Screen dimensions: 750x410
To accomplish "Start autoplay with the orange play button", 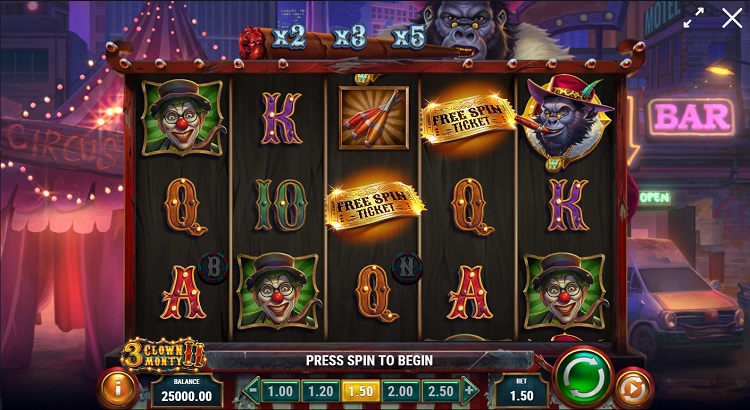I will click(x=631, y=387).
